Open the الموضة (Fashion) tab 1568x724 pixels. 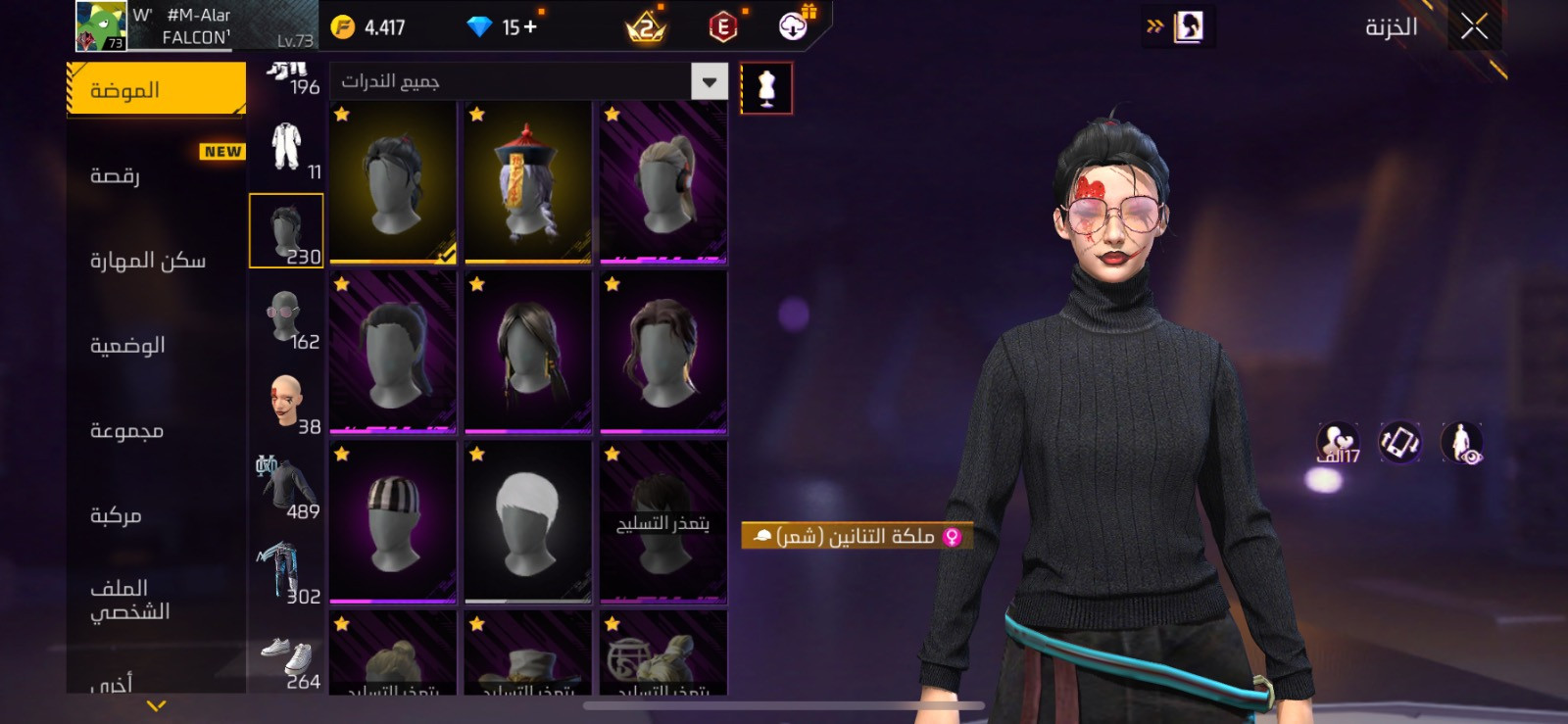(157, 90)
